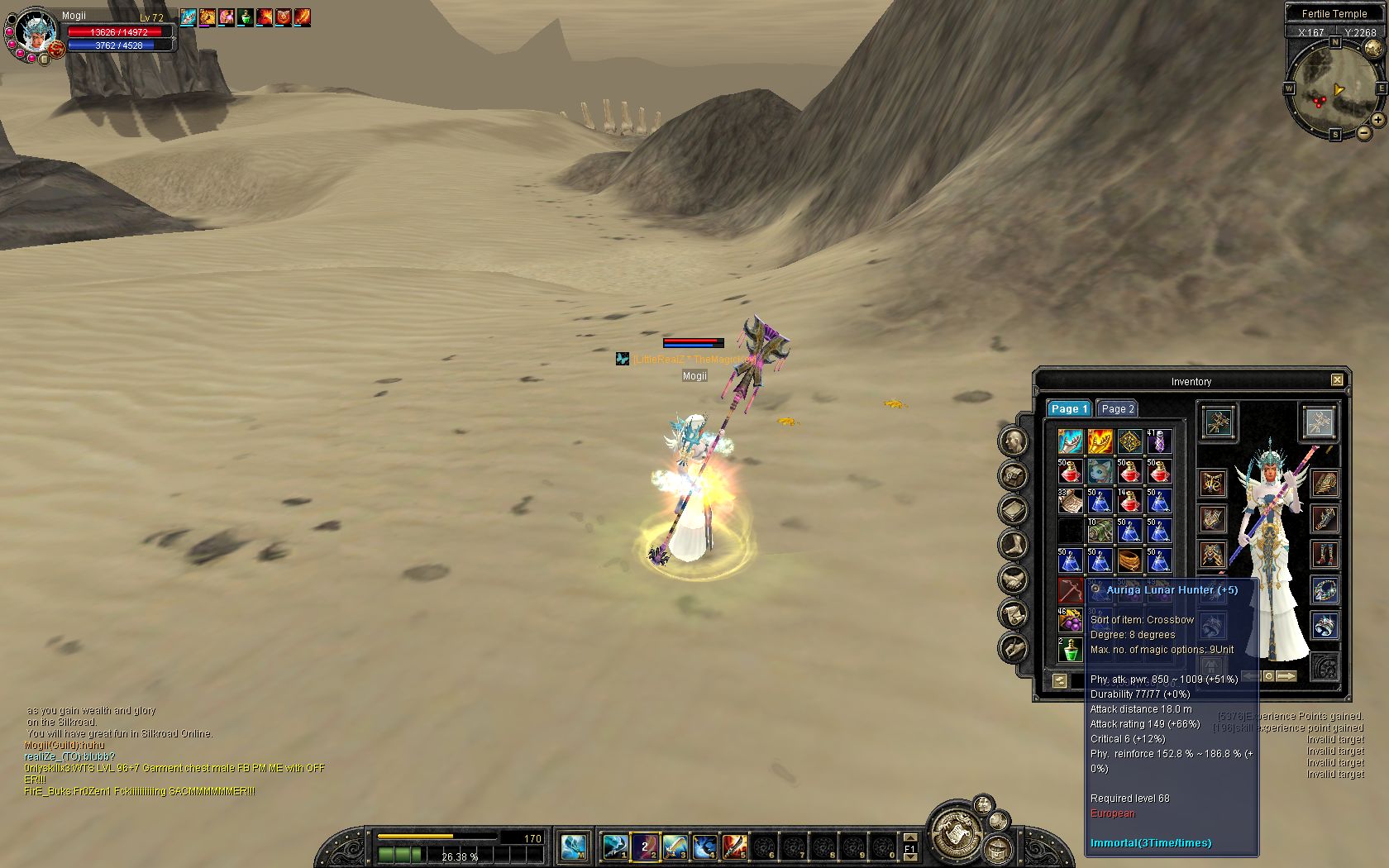Pick the rolled green cloth stack
The height and width of the screenshot is (868, 1389).
(x=1100, y=531)
